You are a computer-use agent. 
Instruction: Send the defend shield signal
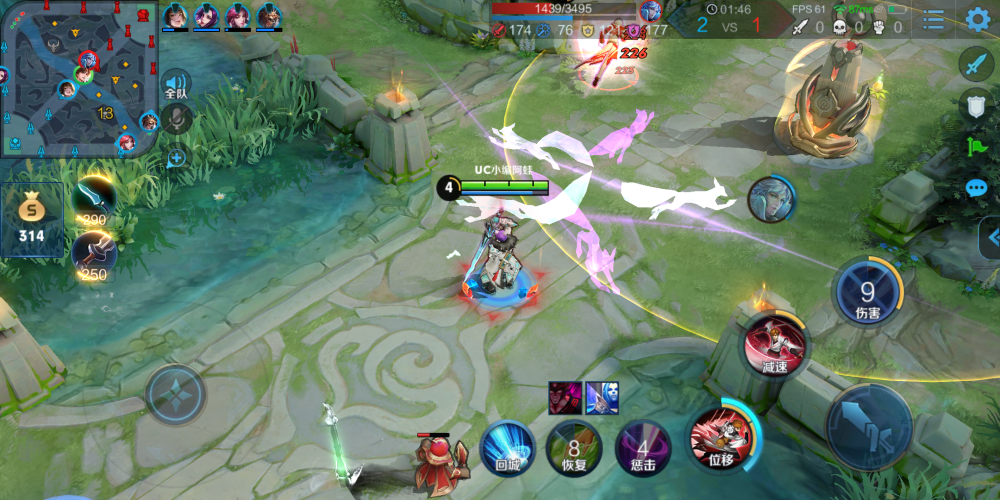(x=976, y=106)
